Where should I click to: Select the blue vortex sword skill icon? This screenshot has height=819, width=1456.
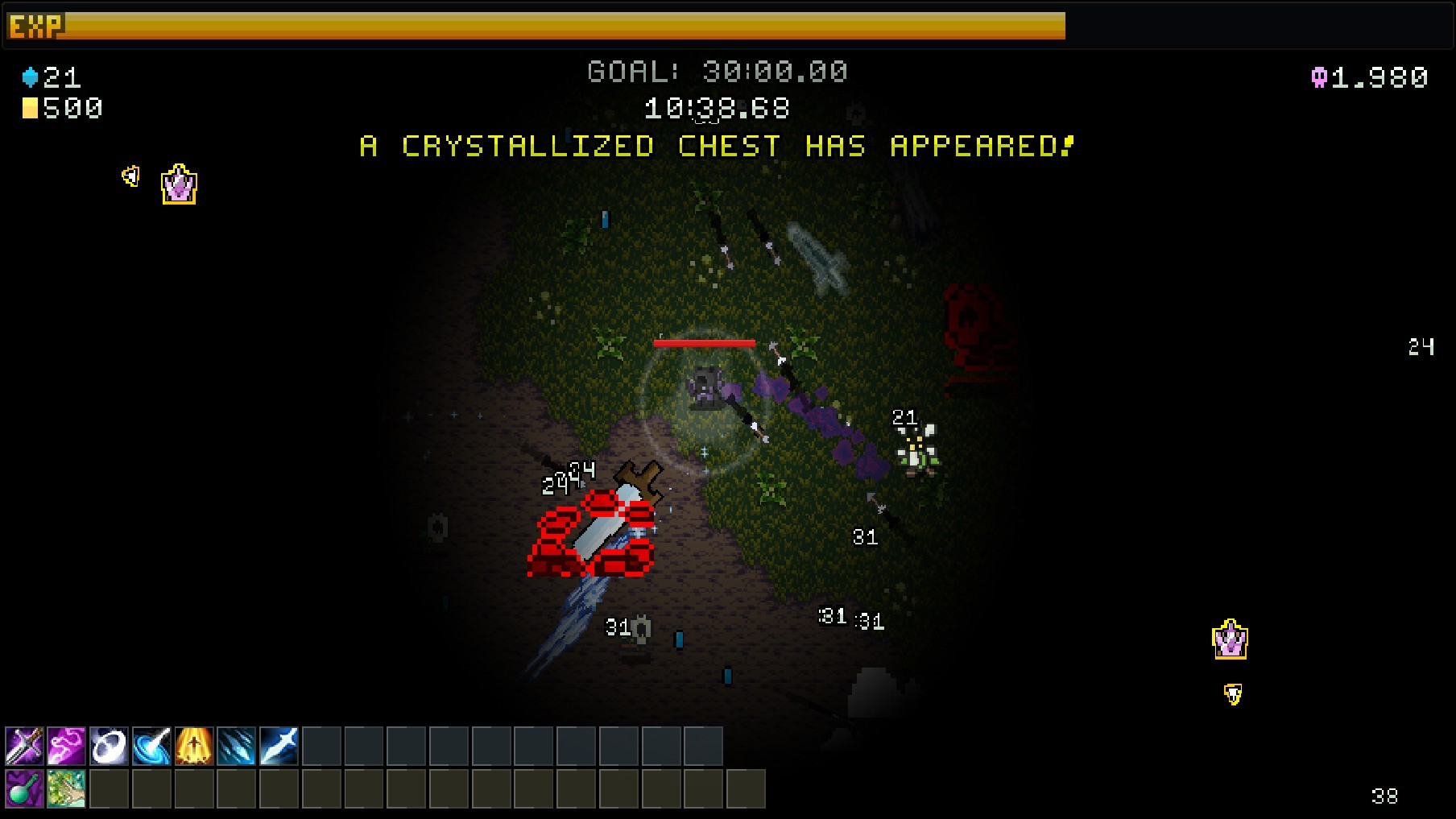click(x=152, y=745)
